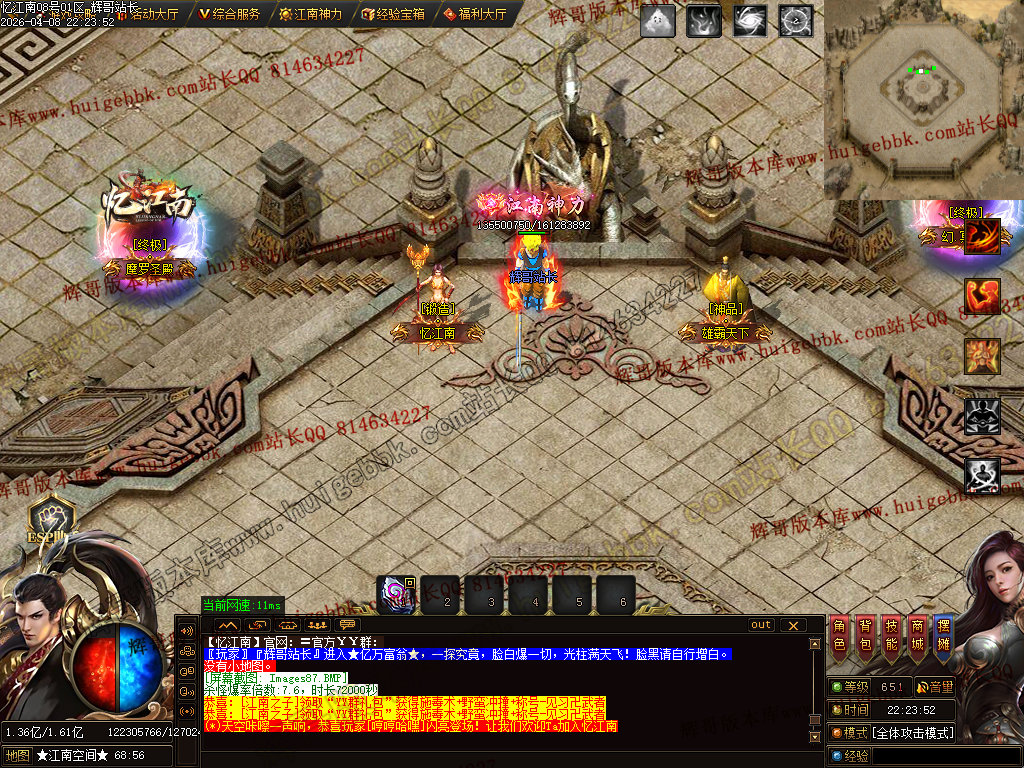Close the chat panel with the X
1024x768 pixels.
[x=793, y=625]
